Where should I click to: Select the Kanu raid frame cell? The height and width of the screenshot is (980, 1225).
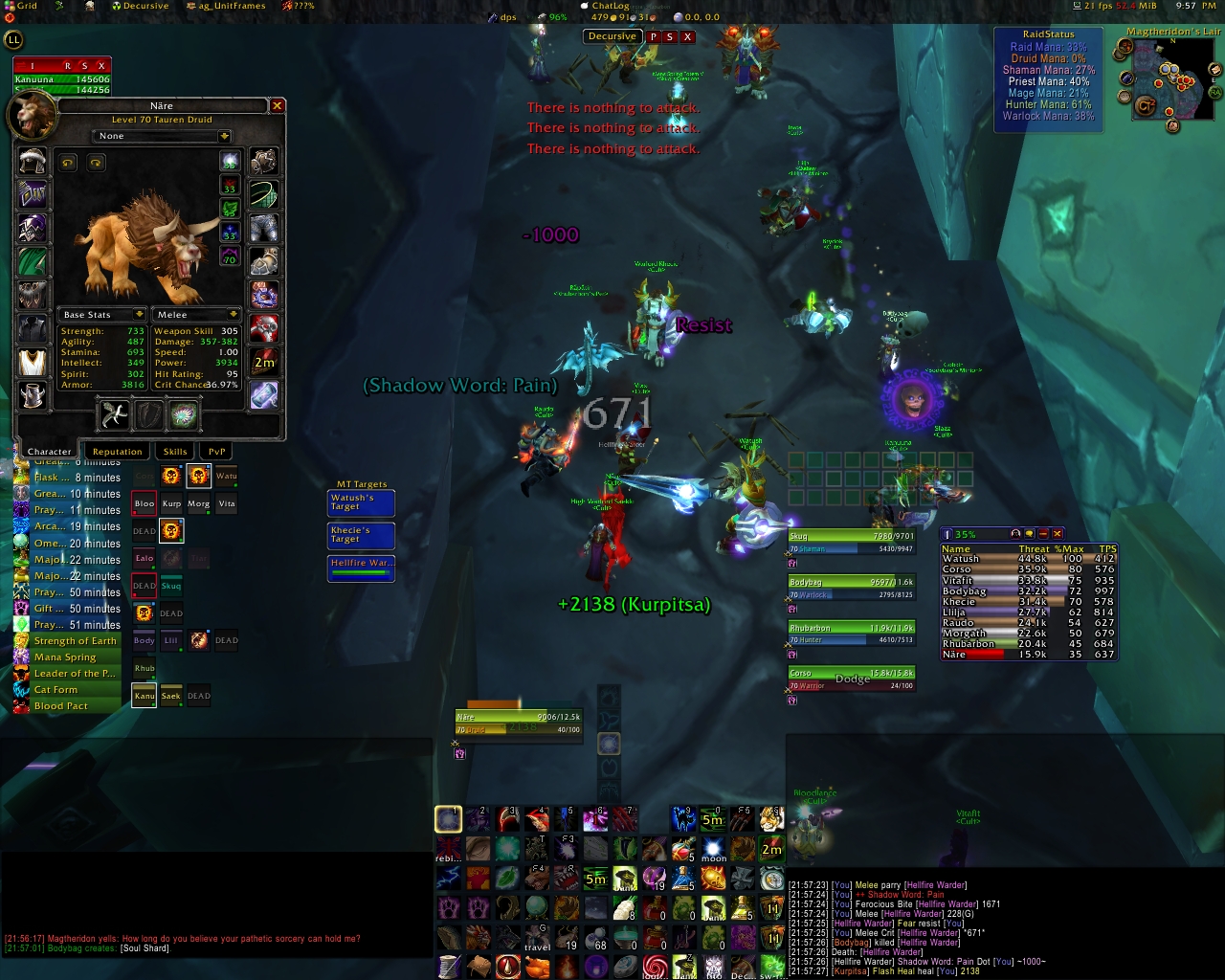coord(145,696)
